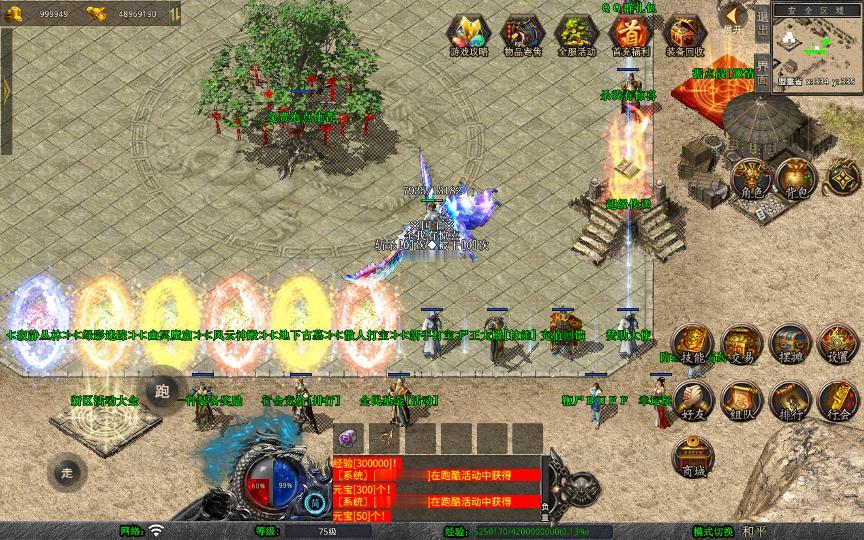This screenshot has height=540, width=864.
Task: Show the 排行 rankings board
Action: tap(790, 397)
